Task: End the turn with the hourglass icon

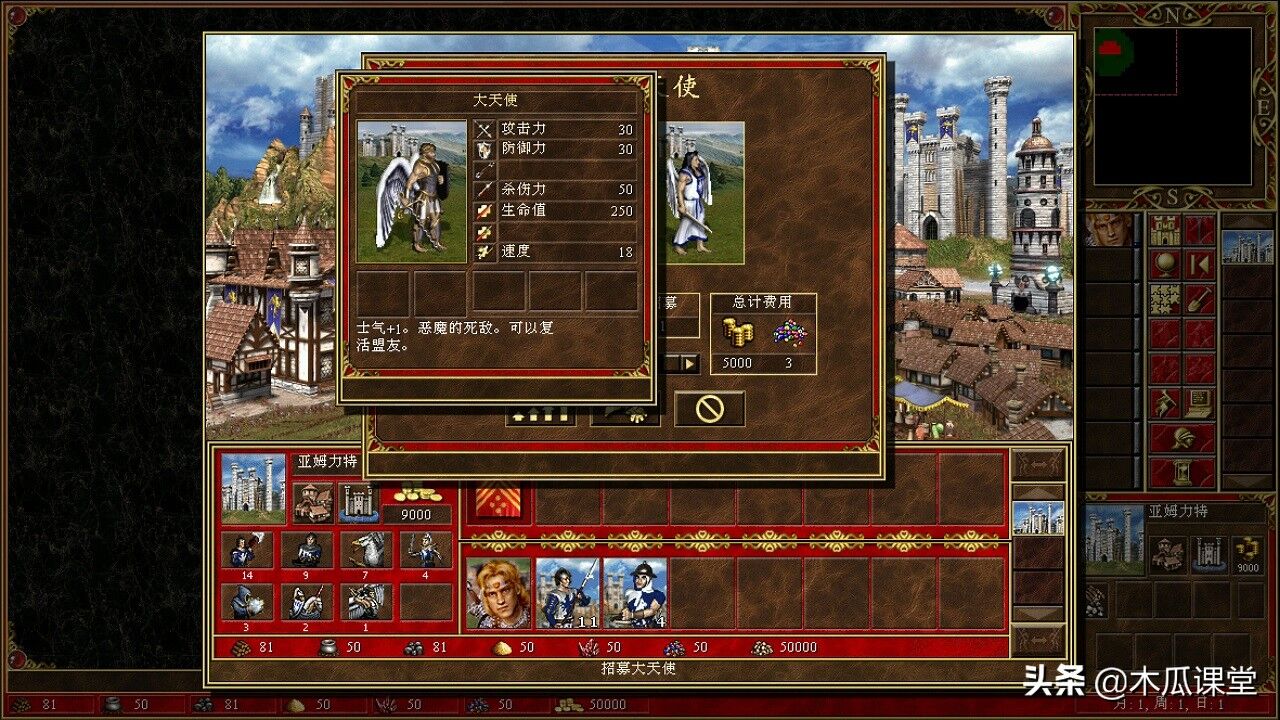Action: [x=1180, y=471]
